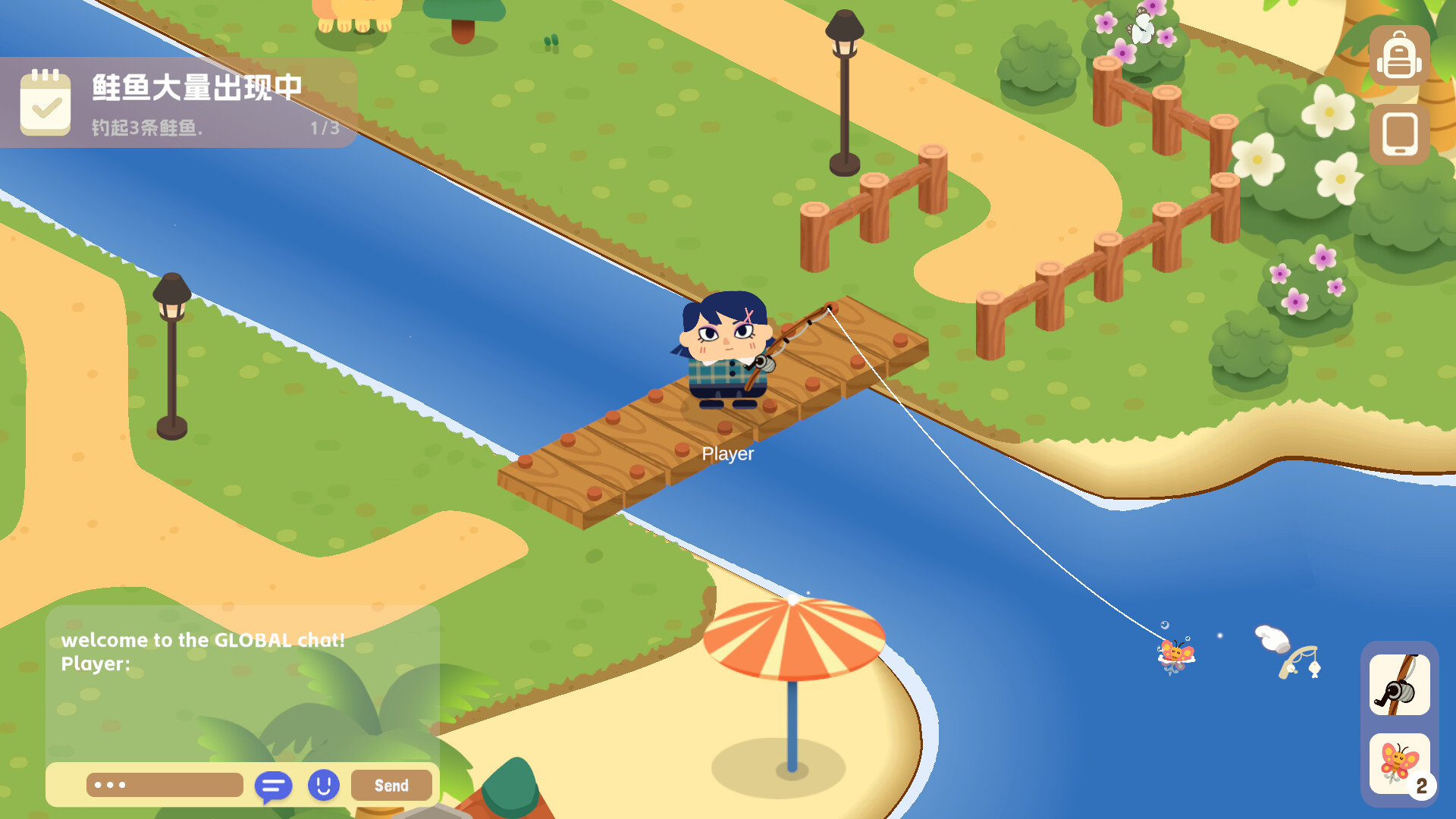Select the butterfly bait with count 2
Image resolution: width=1456 pixels, height=819 pixels.
pos(1399,764)
